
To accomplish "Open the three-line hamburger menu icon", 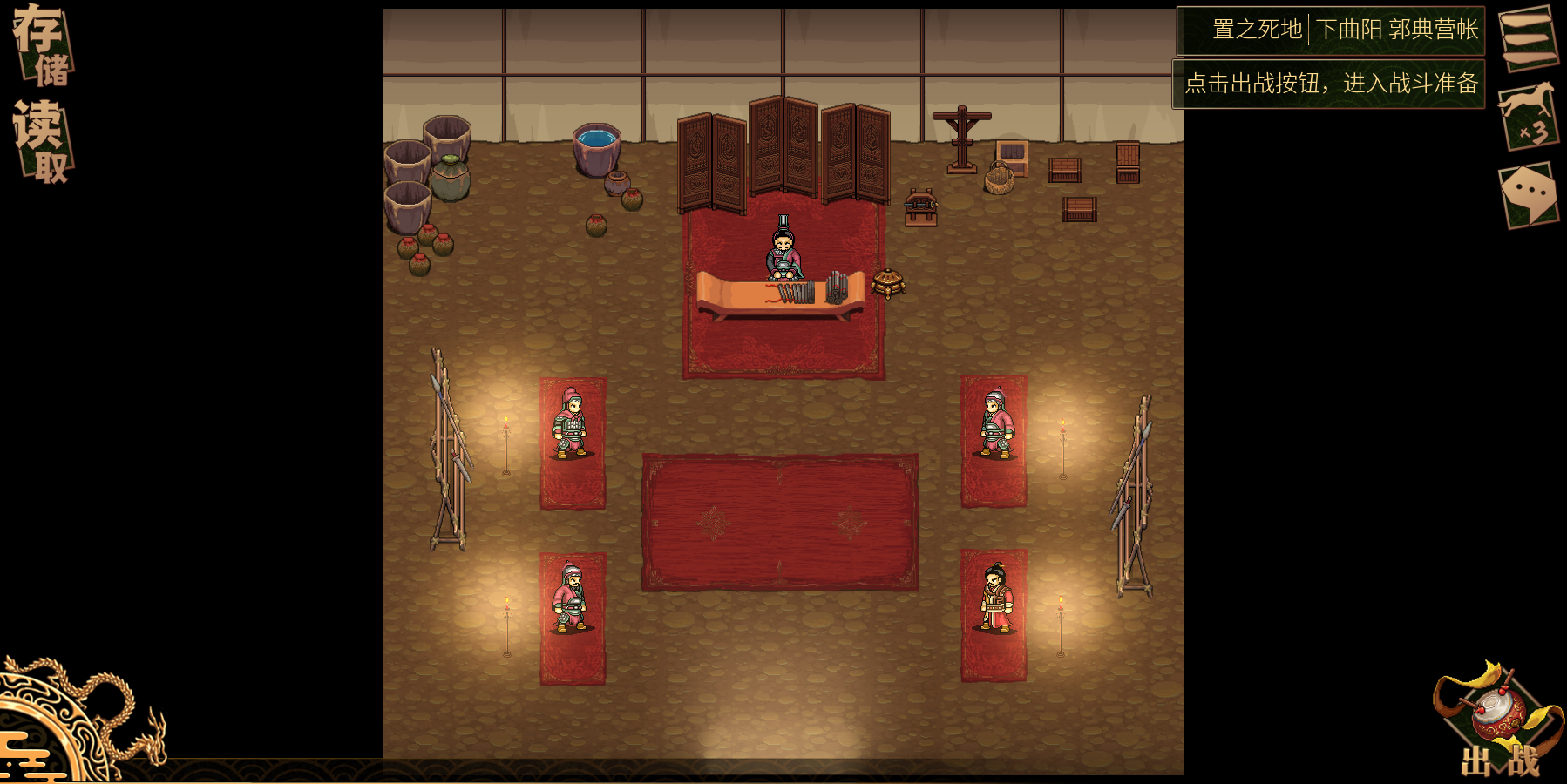I will 1529,37.
